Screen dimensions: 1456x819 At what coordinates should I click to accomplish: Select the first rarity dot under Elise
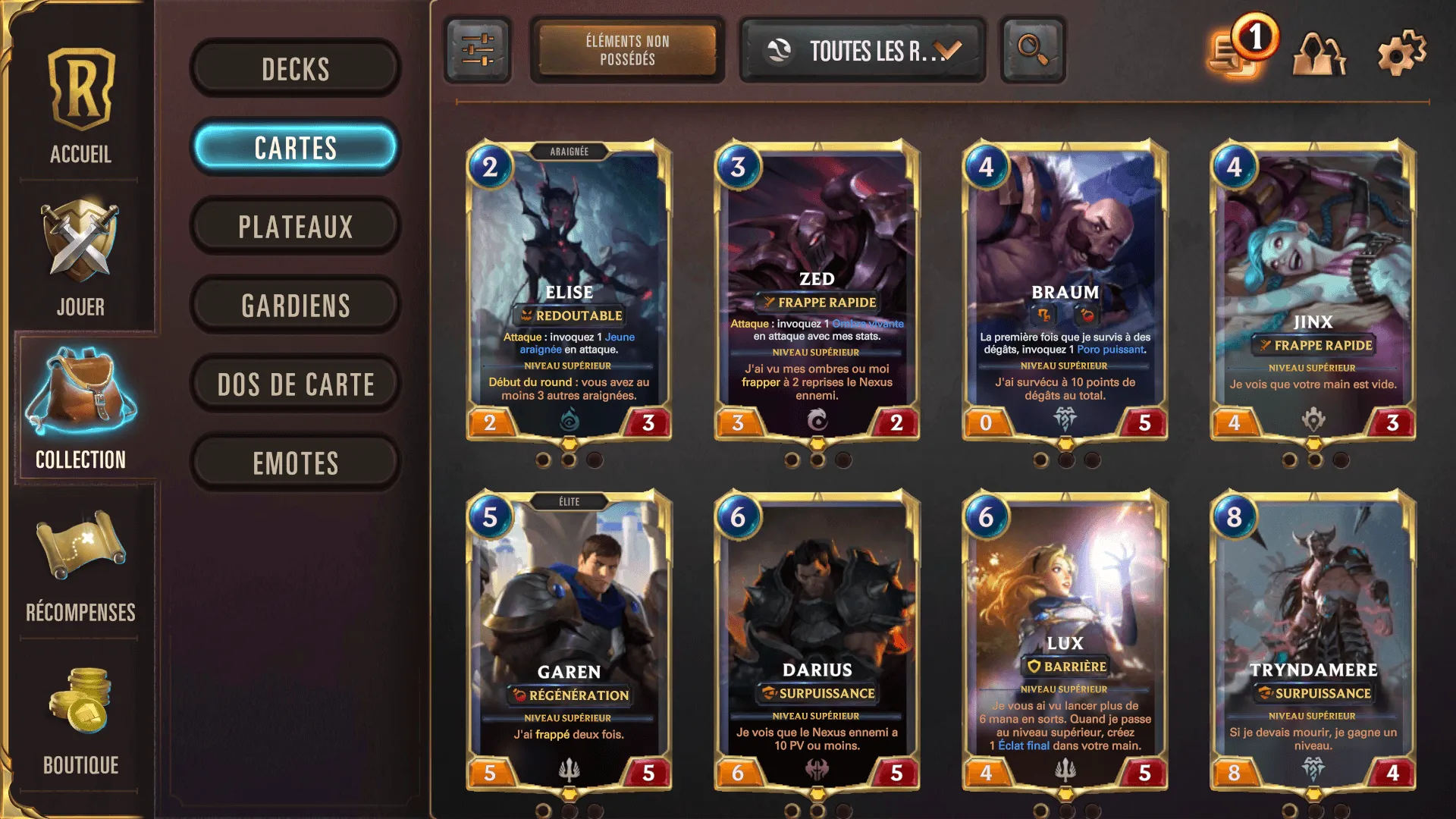544,458
